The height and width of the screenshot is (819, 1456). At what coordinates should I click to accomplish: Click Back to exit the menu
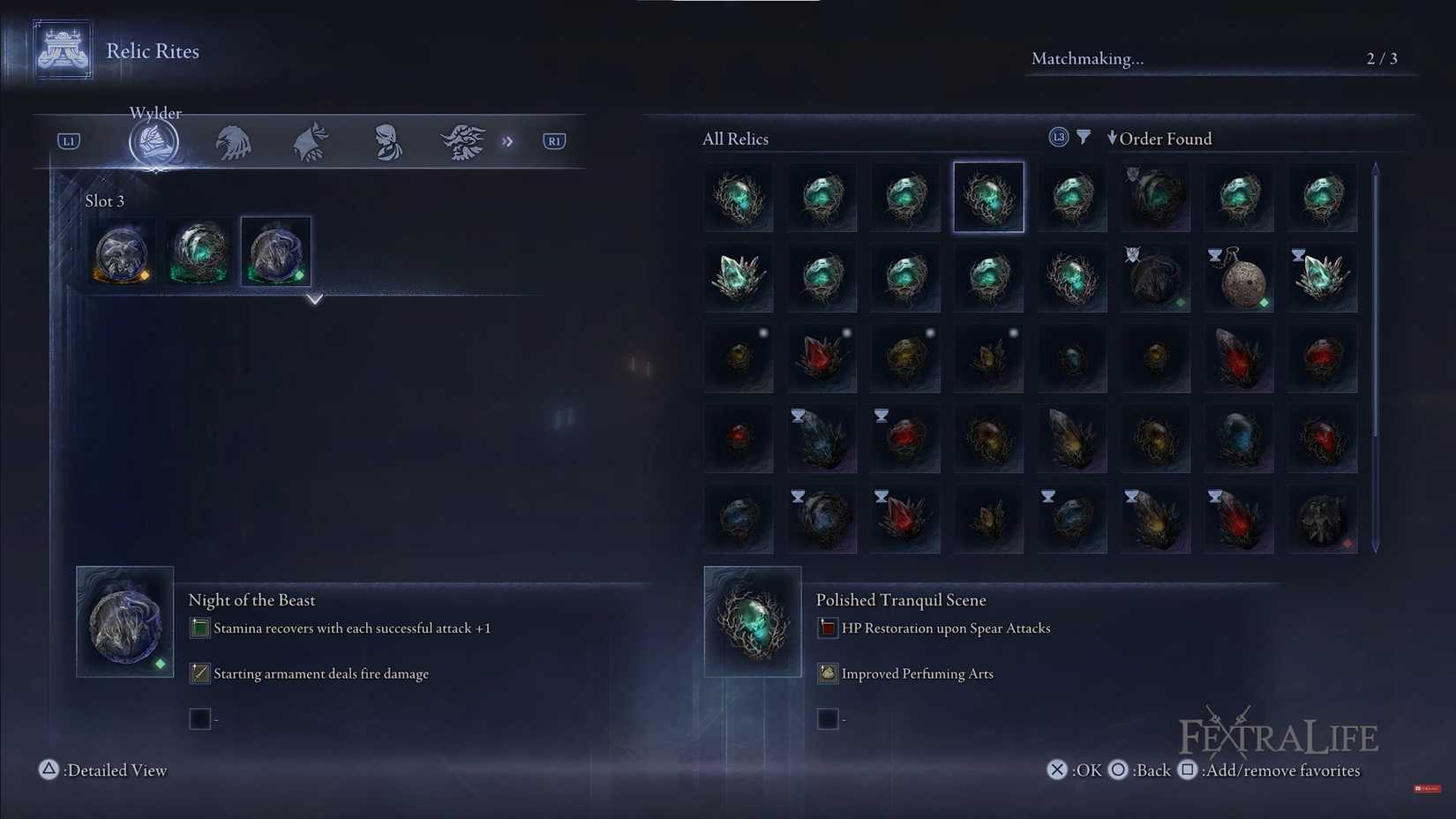click(1120, 770)
